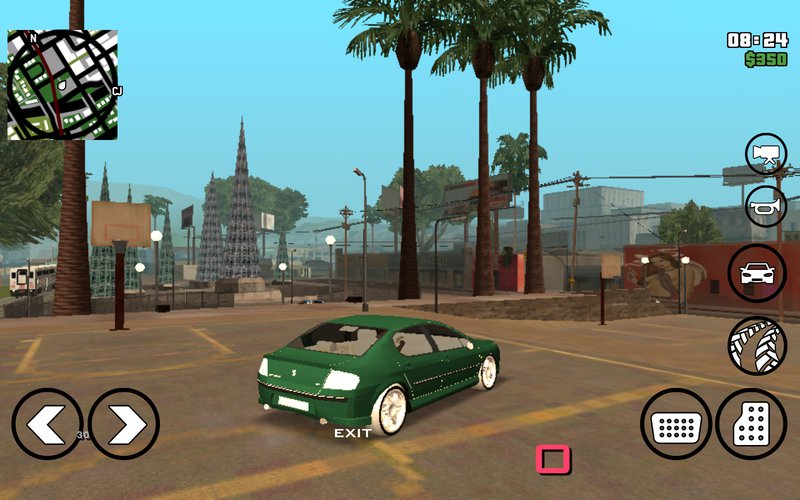Tap EXIT to leave the vehicle
800x500 pixels.
(x=352, y=433)
